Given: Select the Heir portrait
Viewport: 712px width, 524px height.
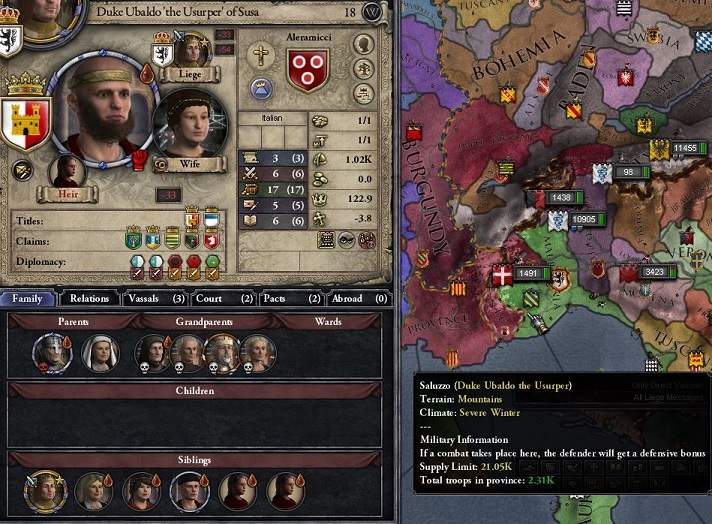Looking at the screenshot, I should (66, 172).
